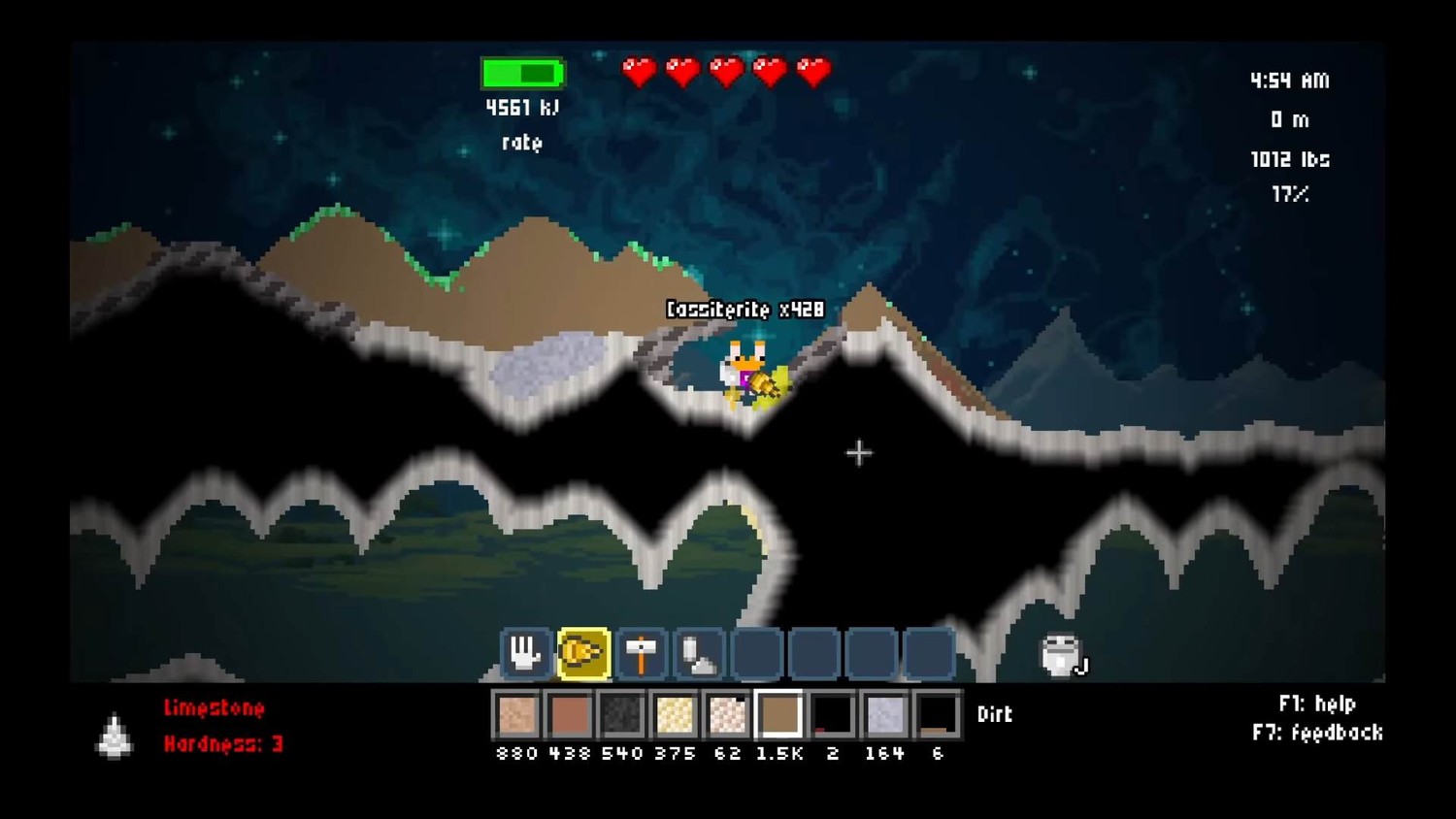Pick the material slot with count 2
This screenshot has height=819, width=1456.
click(x=832, y=715)
